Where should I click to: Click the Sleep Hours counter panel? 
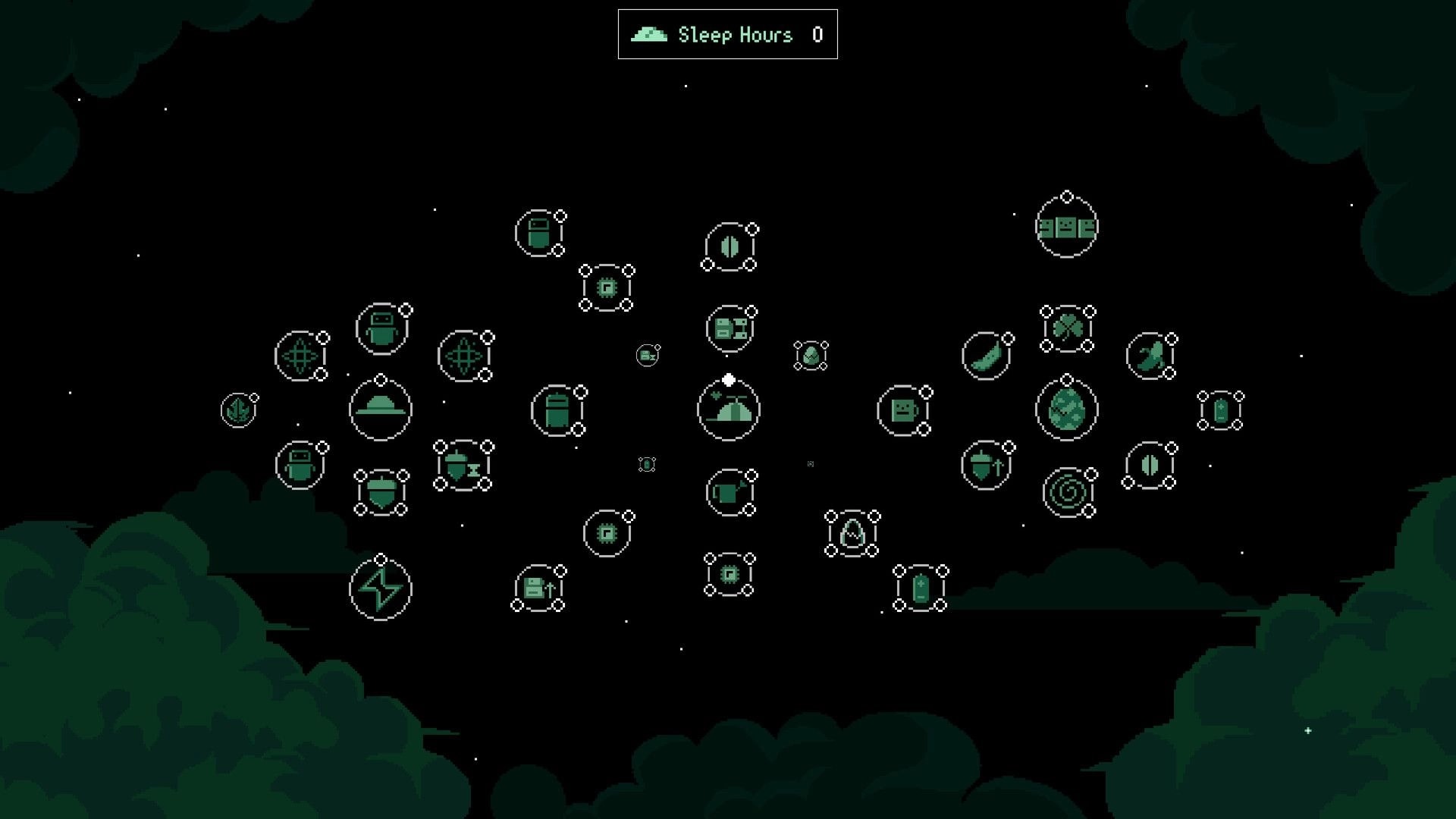click(x=728, y=33)
